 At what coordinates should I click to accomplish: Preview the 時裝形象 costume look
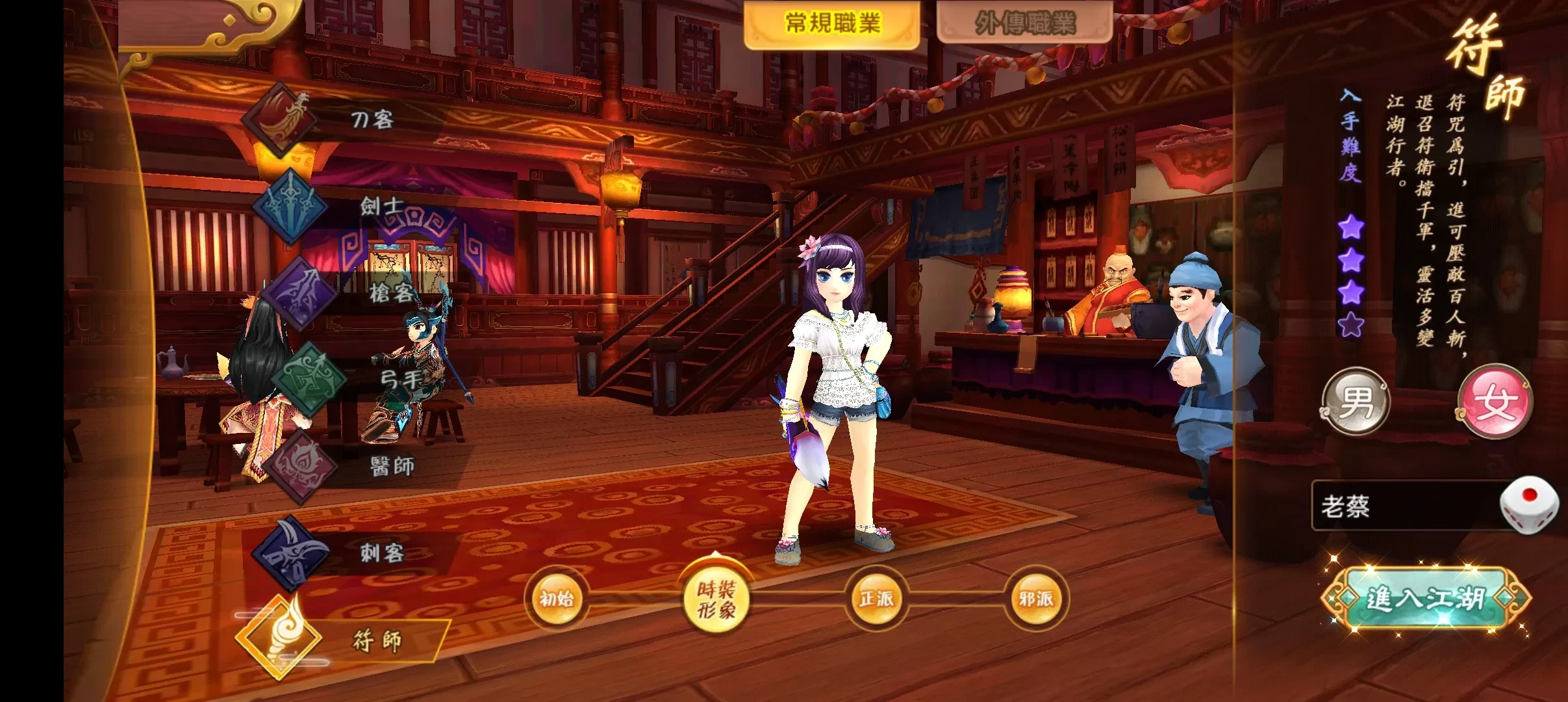pos(716,599)
